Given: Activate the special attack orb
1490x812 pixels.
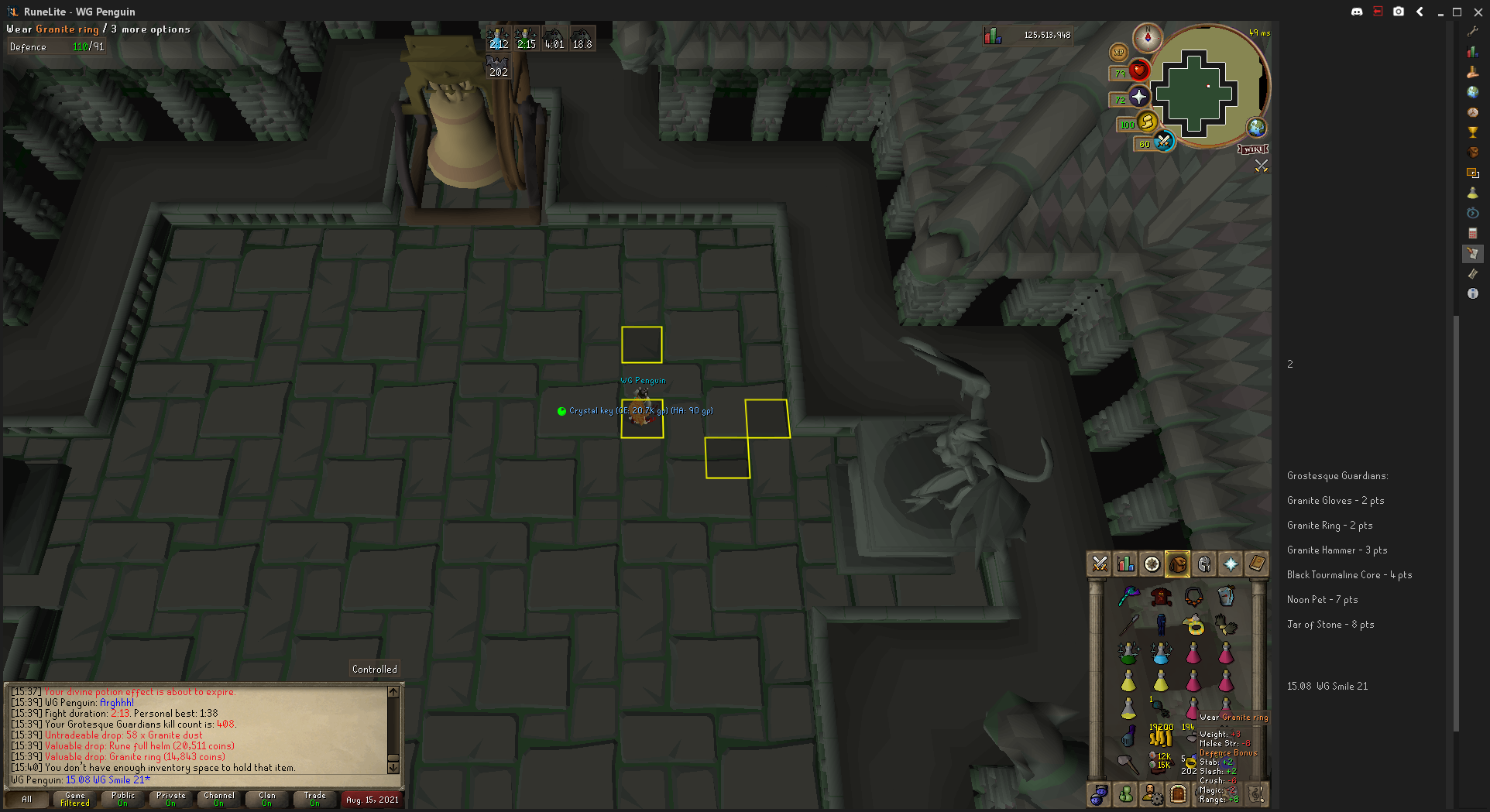Looking at the screenshot, I should coord(1163,141).
